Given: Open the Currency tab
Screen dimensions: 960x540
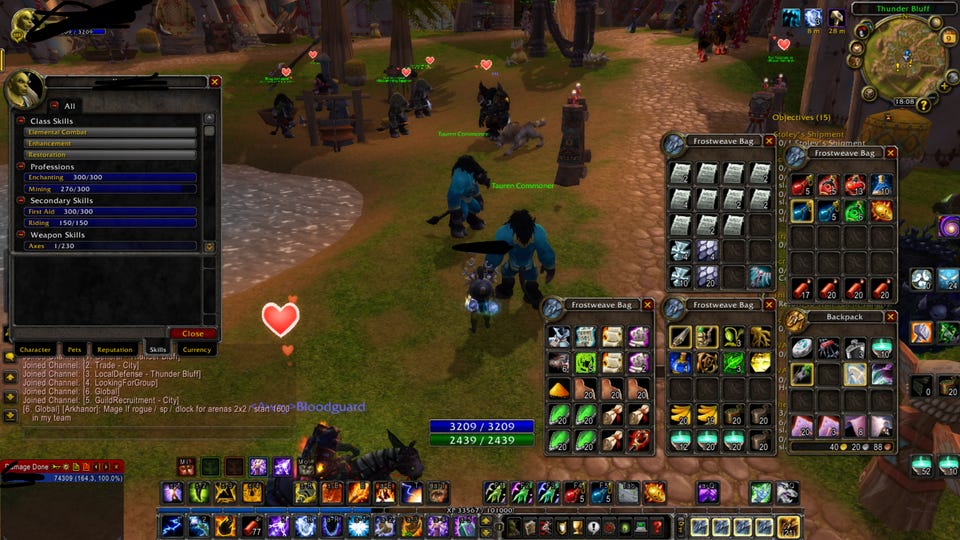Looking at the screenshot, I should (x=196, y=350).
